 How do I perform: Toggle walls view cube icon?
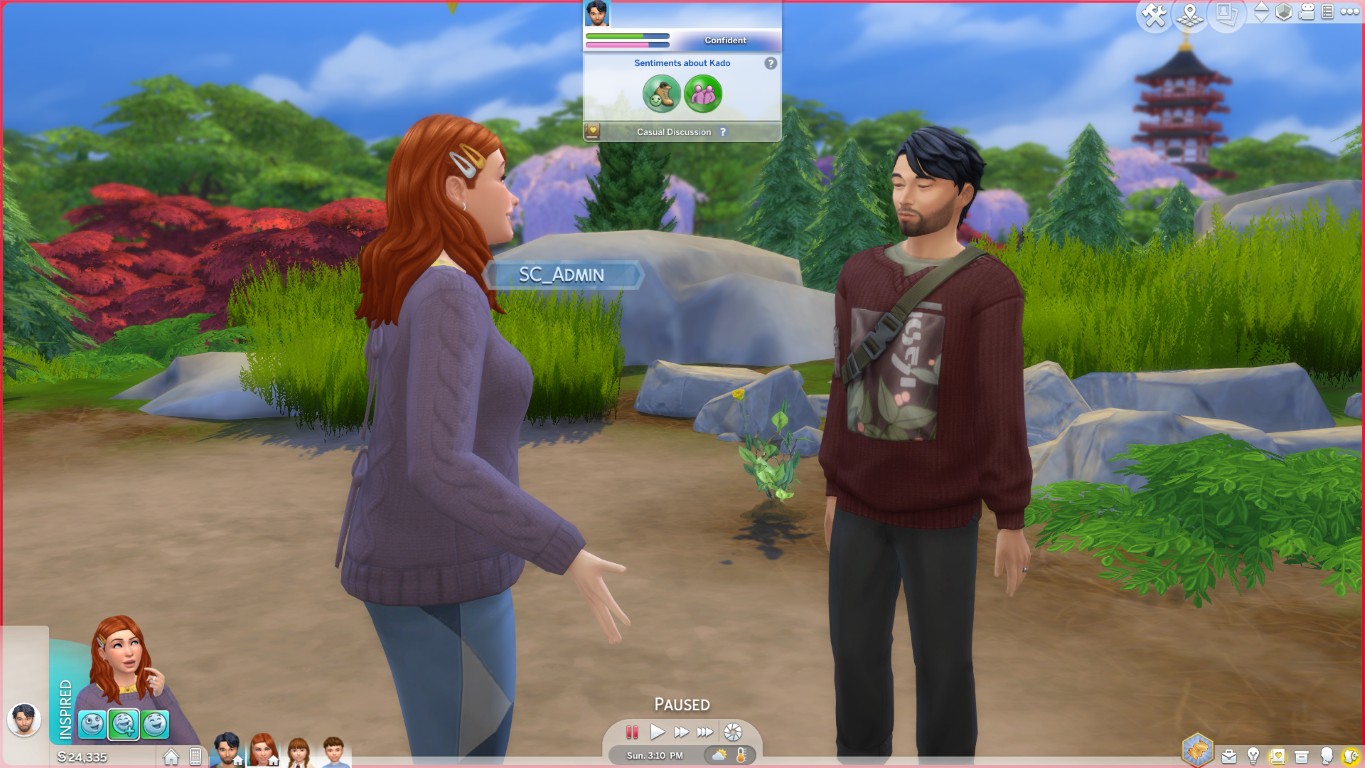(1284, 13)
